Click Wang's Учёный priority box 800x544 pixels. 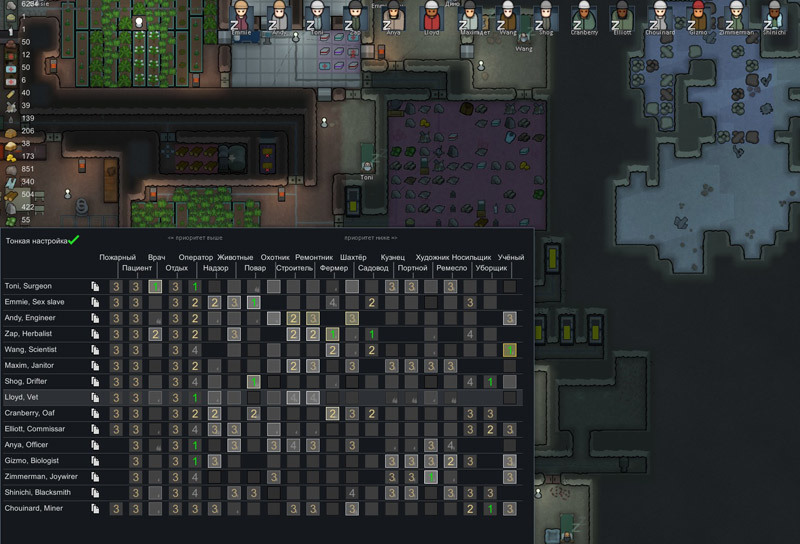click(x=510, y=350)
